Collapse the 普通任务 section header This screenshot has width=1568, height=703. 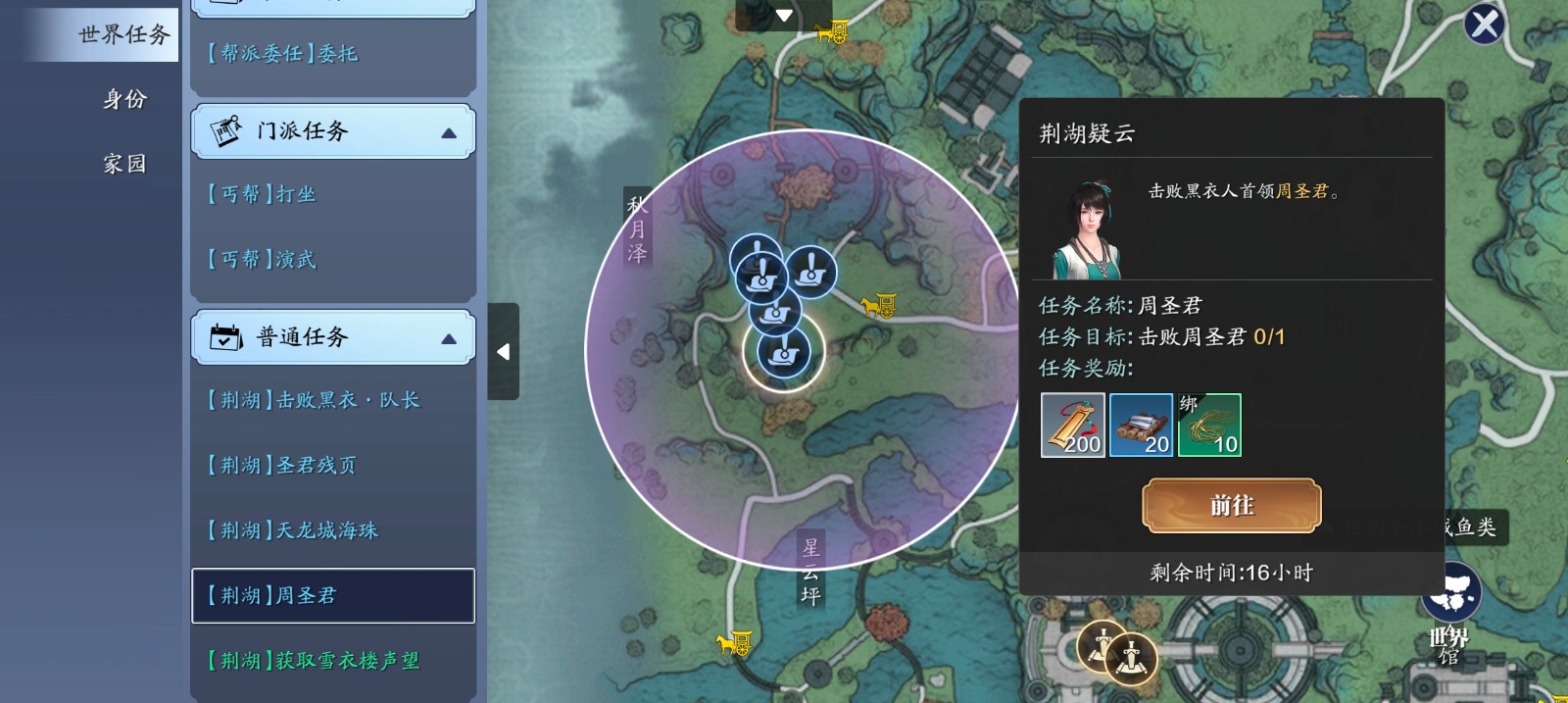[x=333, y=337]
